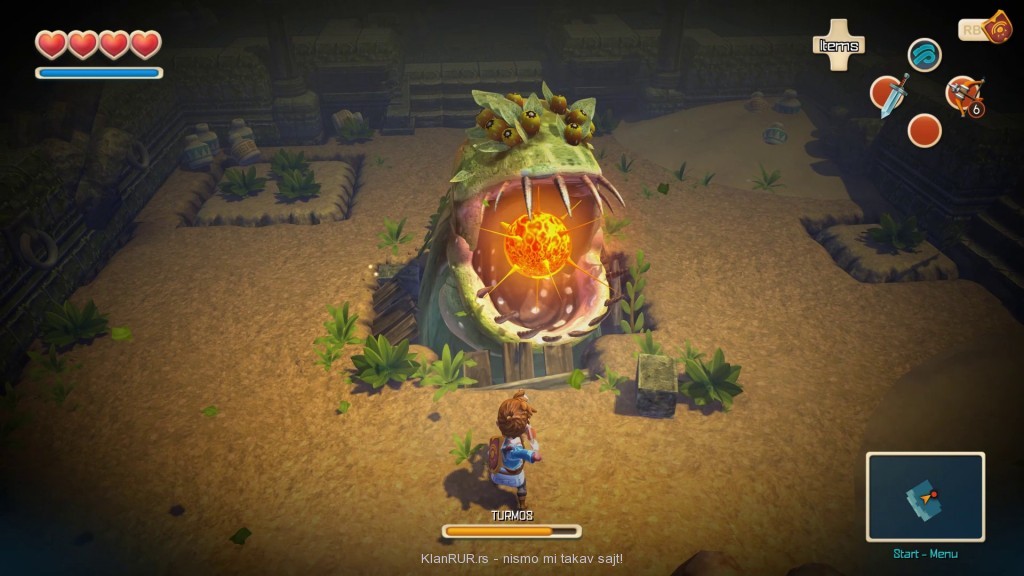The height and width of the screenshot is (576, 1024).
Task: Select the empty red action slot
Action: (x=925, y=130)
